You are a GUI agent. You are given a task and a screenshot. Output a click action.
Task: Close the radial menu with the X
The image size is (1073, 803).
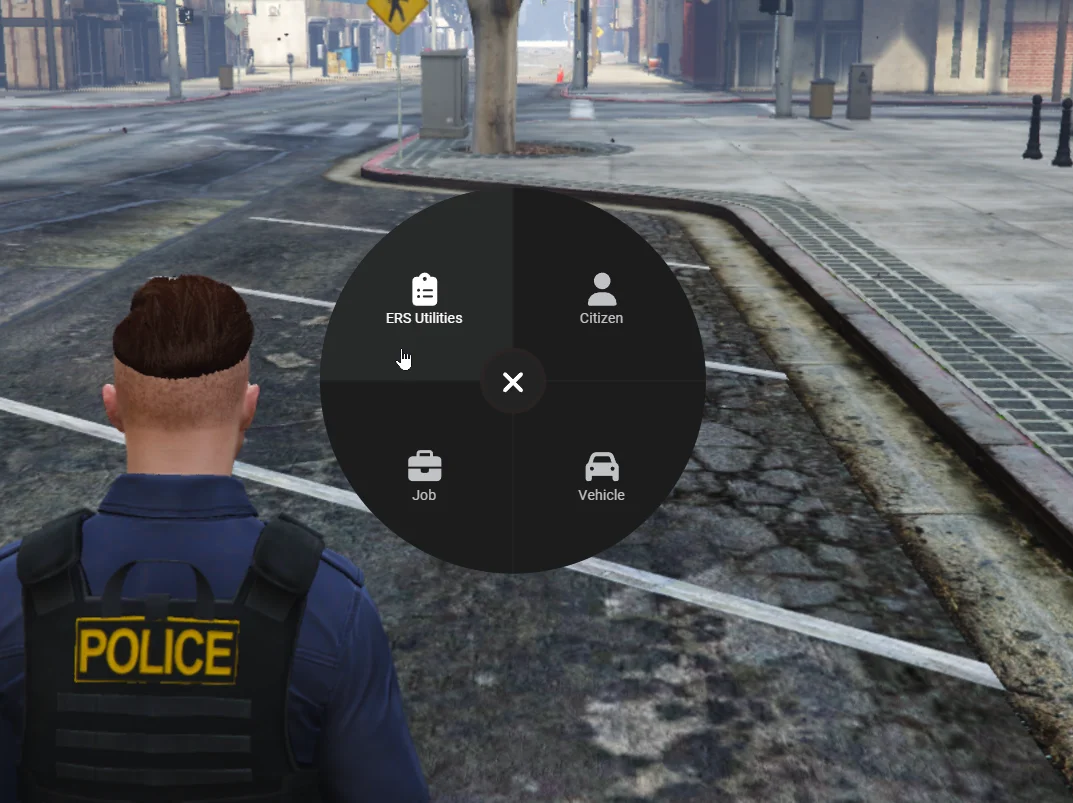[x=513, y=382]
